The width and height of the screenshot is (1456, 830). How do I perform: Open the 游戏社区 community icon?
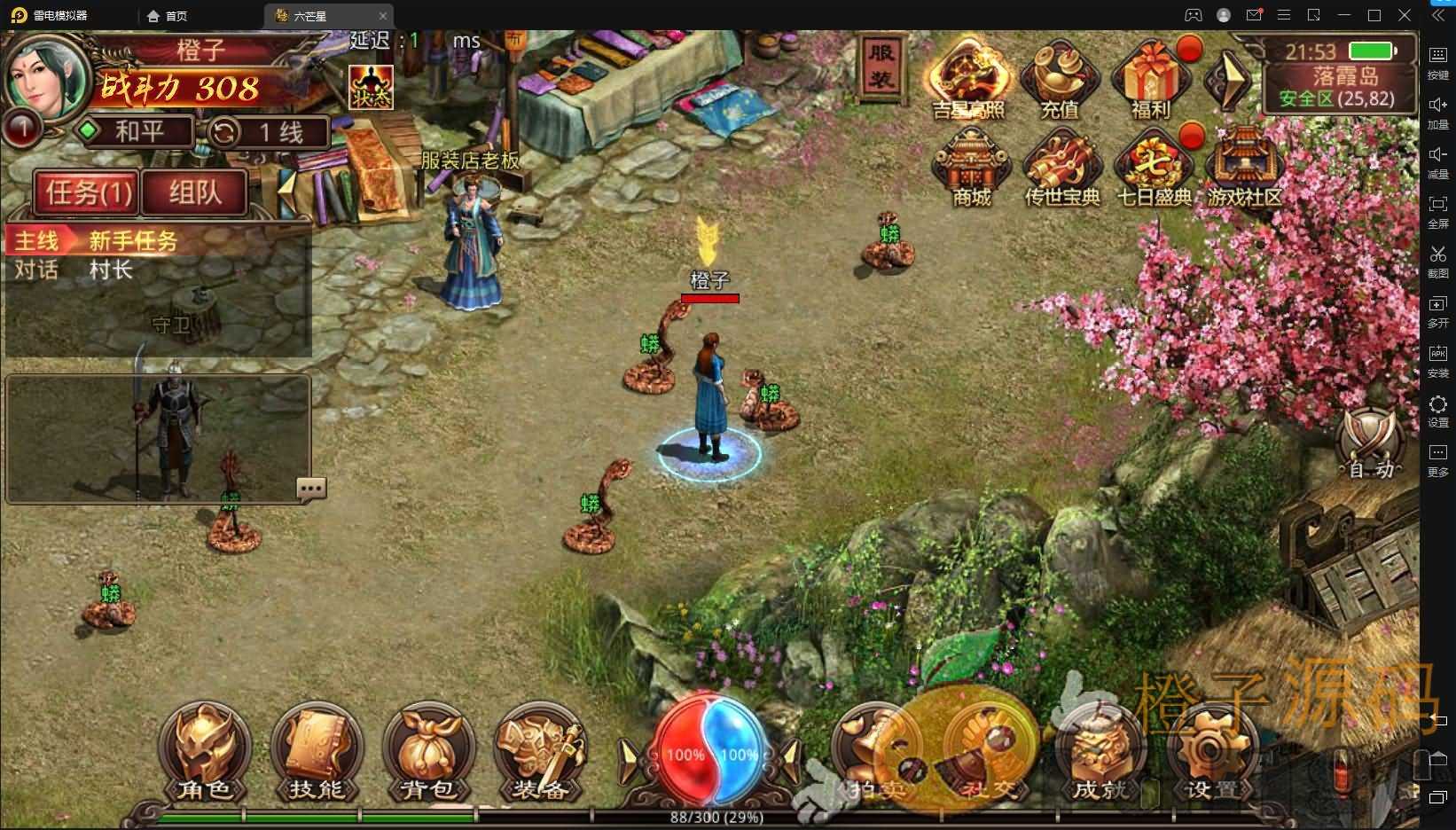[x=1245, y=167]
